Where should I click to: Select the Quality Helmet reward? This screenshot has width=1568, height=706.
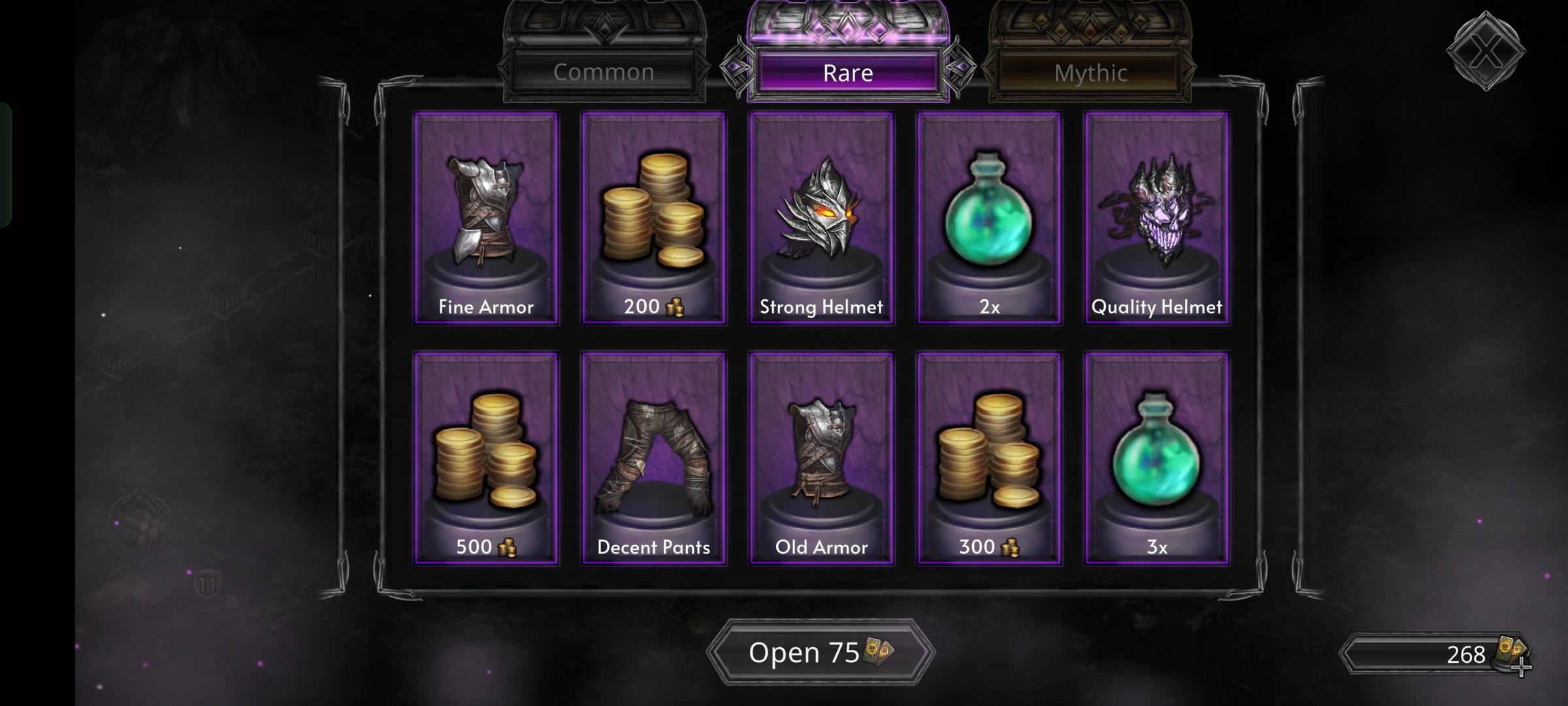(x=1156, y=216)
